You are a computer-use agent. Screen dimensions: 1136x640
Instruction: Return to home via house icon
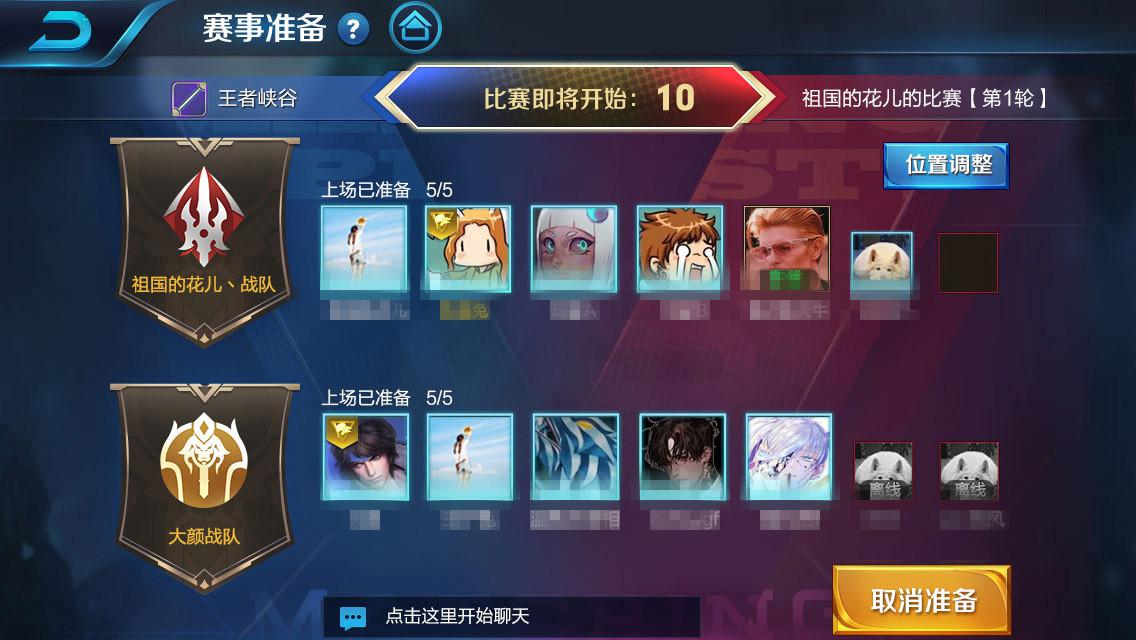tap(415, 29)
